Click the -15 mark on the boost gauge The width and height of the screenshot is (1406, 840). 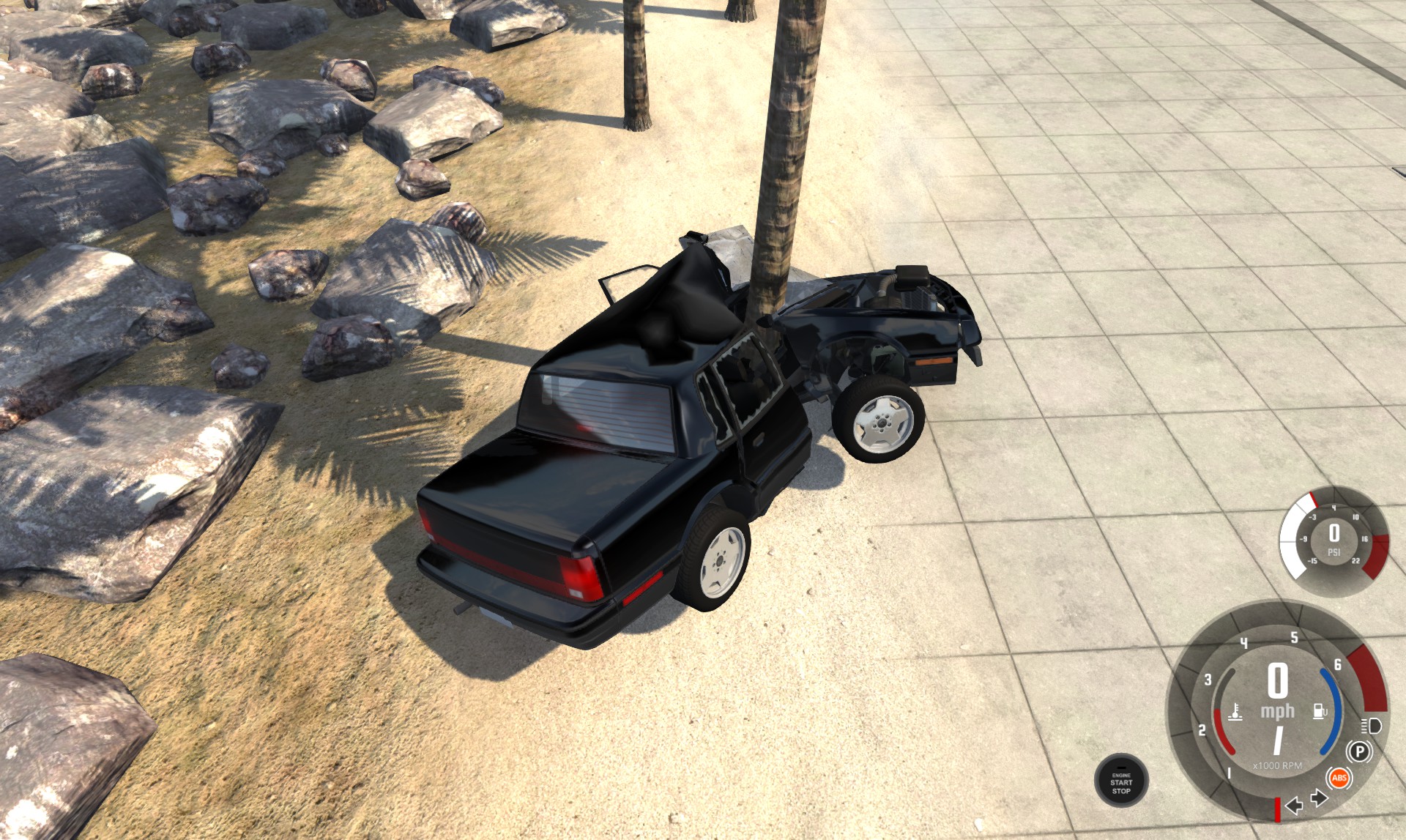tap(1312, 561)
